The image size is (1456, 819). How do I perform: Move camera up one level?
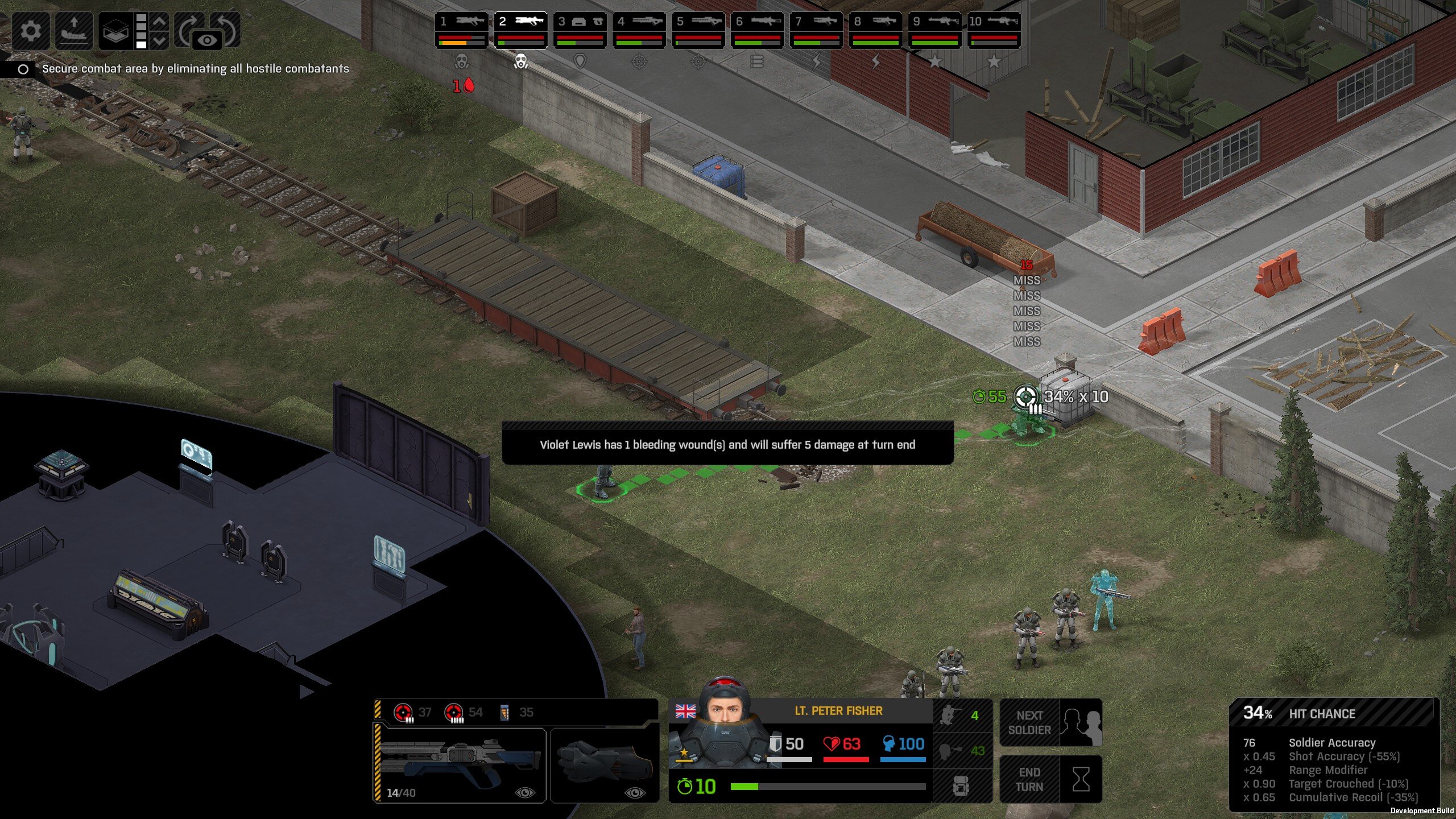160,21
